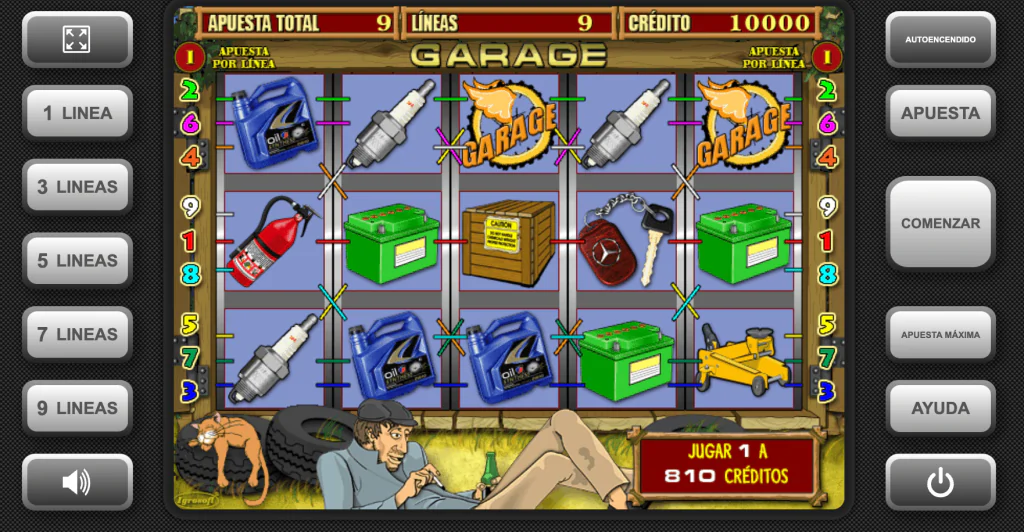Toggle the sound speaker button
Image resolution: width=1024 pixels, height=532 pixels.
click(77, 482)
